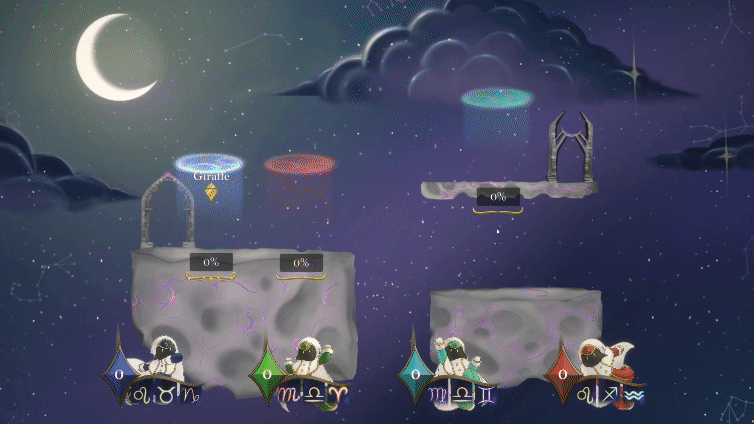This screenshot has width=754, height=424.
Task: Click the Capricorn sign under the blue player
Action: [x=189, y=395]
